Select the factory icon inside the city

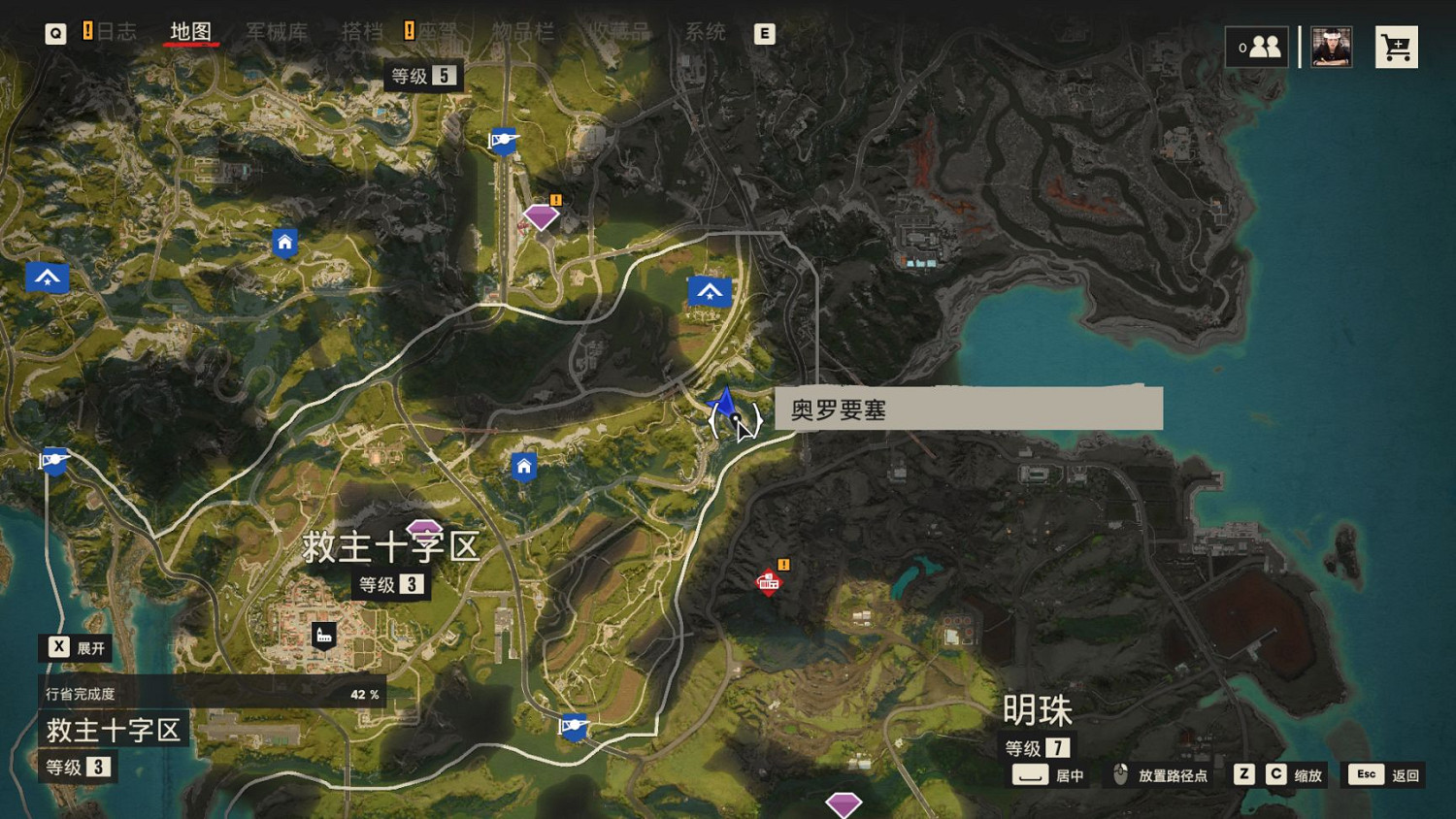pyautogui.click(x=323, y=637)
